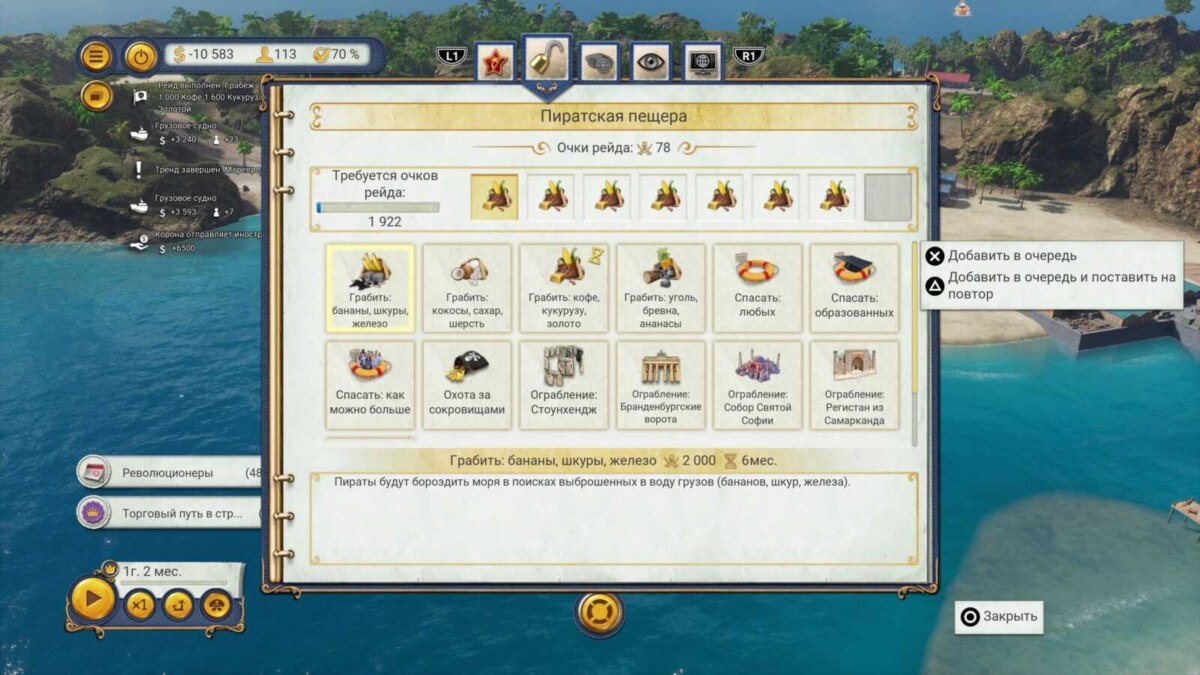Choose raid: bananas, hides, iron

pos(370,288)
